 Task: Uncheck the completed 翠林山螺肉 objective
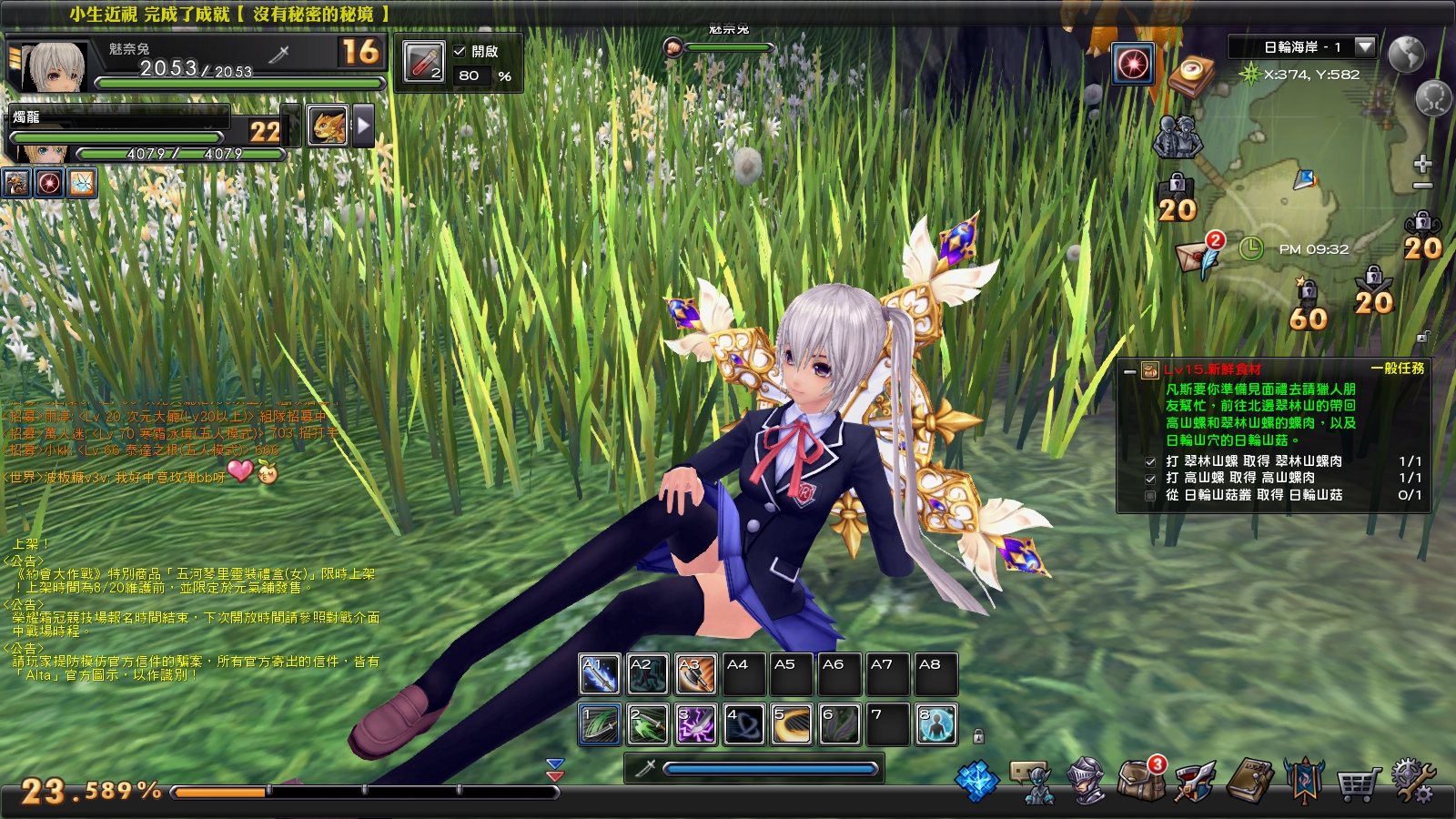(1150, 461)
